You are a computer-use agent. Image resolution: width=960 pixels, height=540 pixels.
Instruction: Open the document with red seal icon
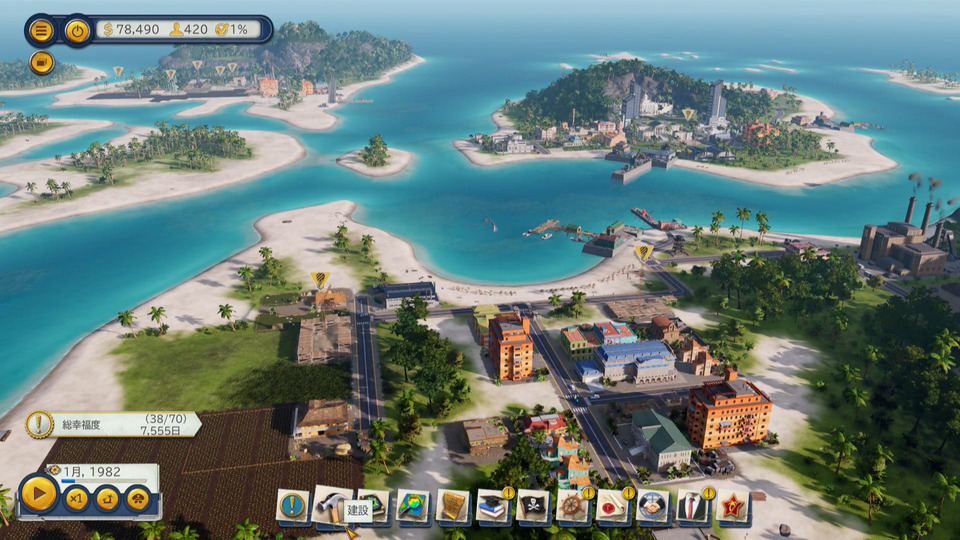pyautogui.click(x=613, y=506)
